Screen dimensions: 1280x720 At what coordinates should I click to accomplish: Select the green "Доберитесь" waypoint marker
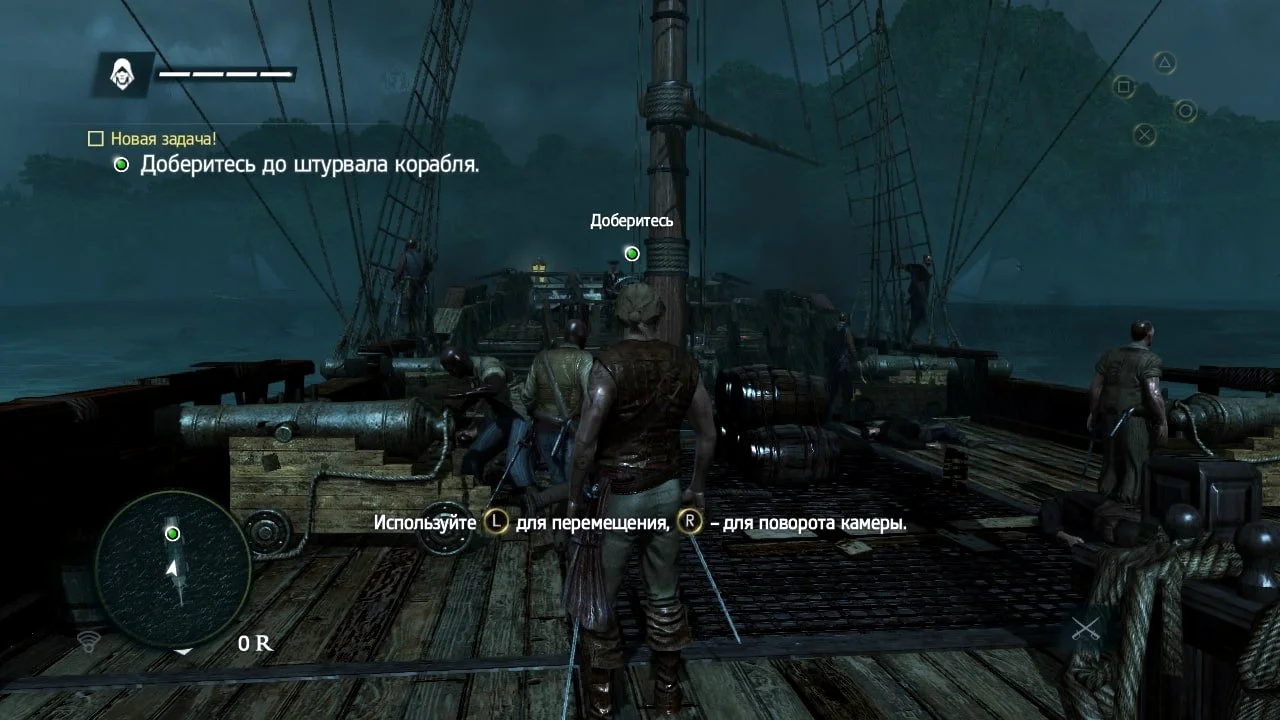(632, 254)
